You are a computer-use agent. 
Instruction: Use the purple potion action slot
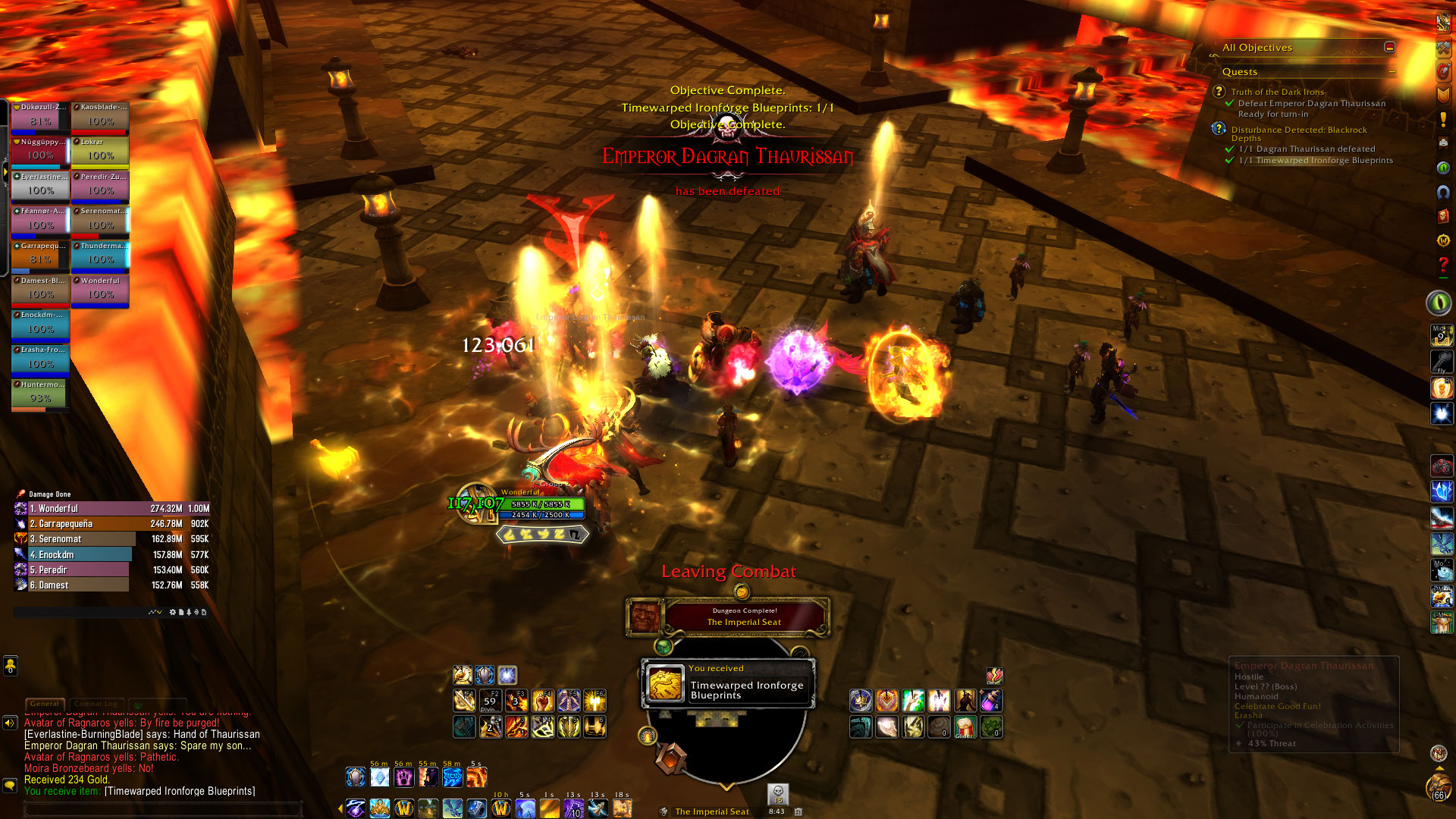tap(990, 701)
